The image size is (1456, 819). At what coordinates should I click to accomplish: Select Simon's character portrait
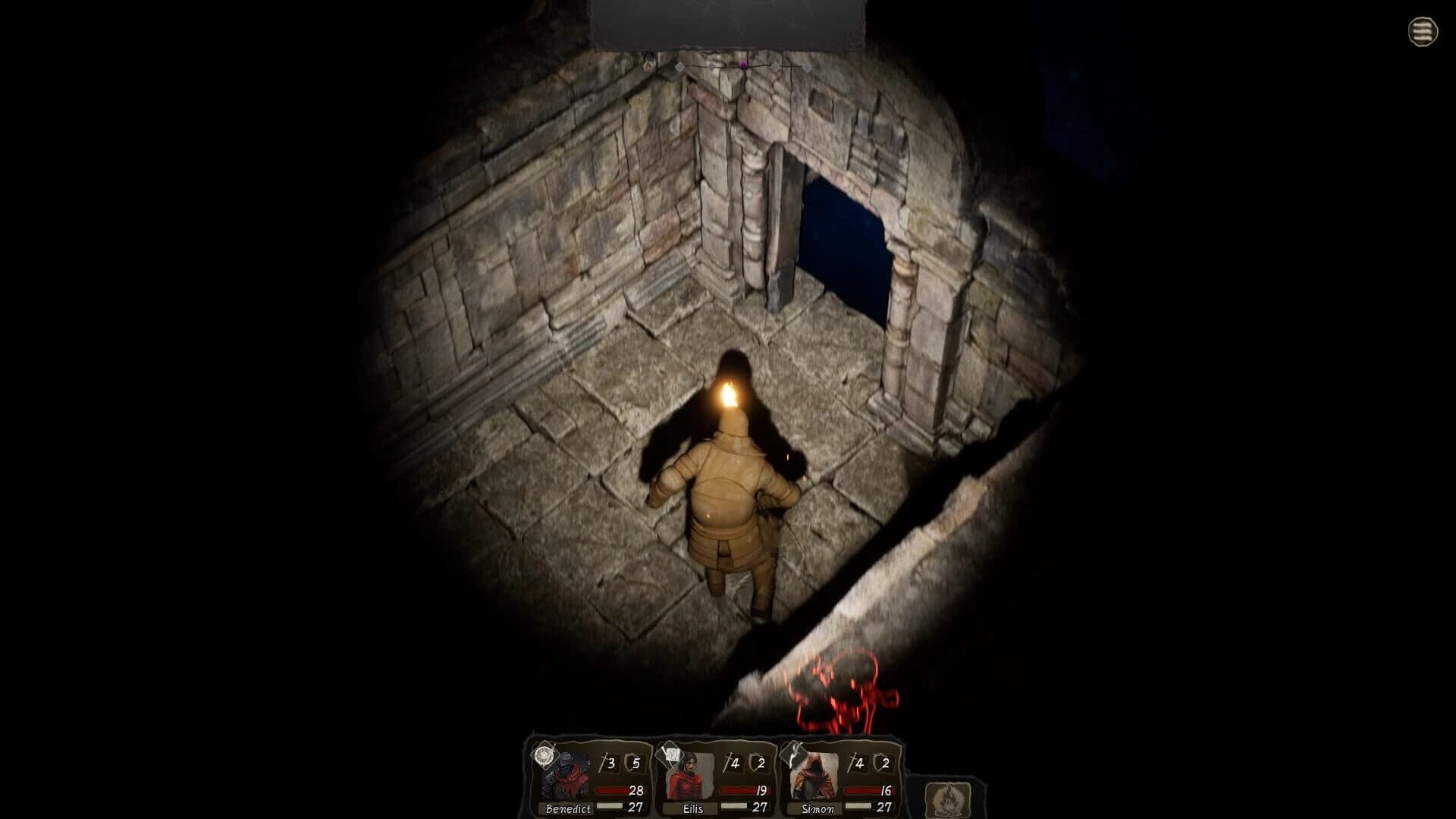coord(813,775)
